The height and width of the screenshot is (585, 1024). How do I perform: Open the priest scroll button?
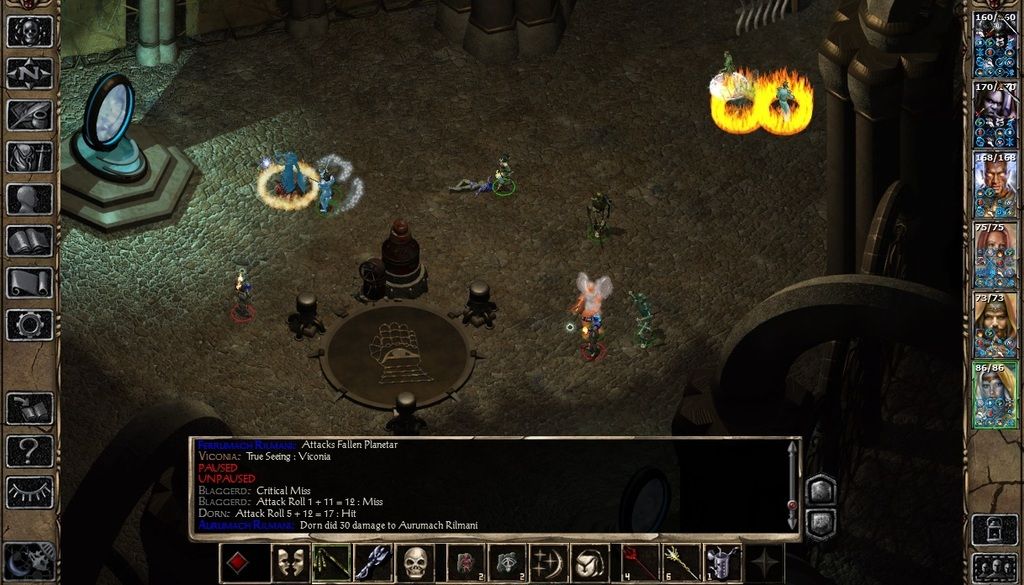pyautogui.click(x=29, y=283)
